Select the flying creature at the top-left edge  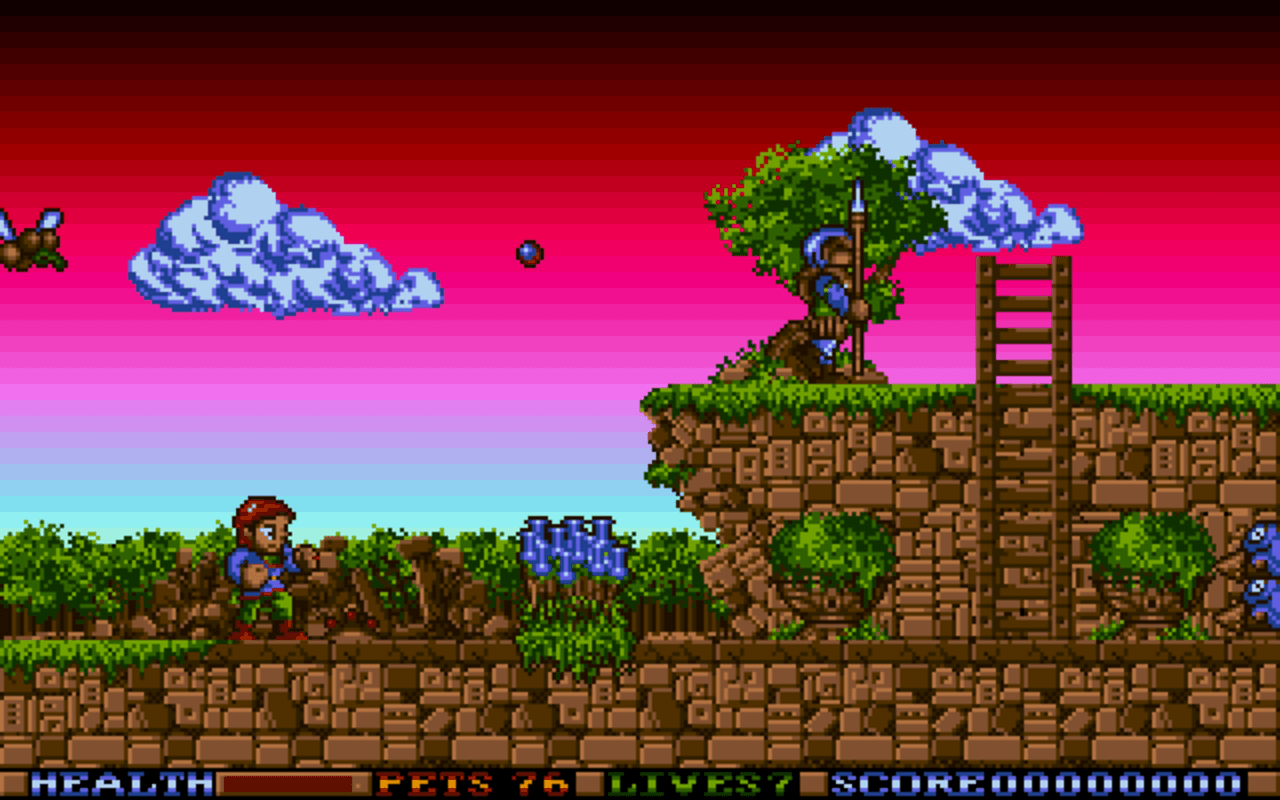point(25,240)
